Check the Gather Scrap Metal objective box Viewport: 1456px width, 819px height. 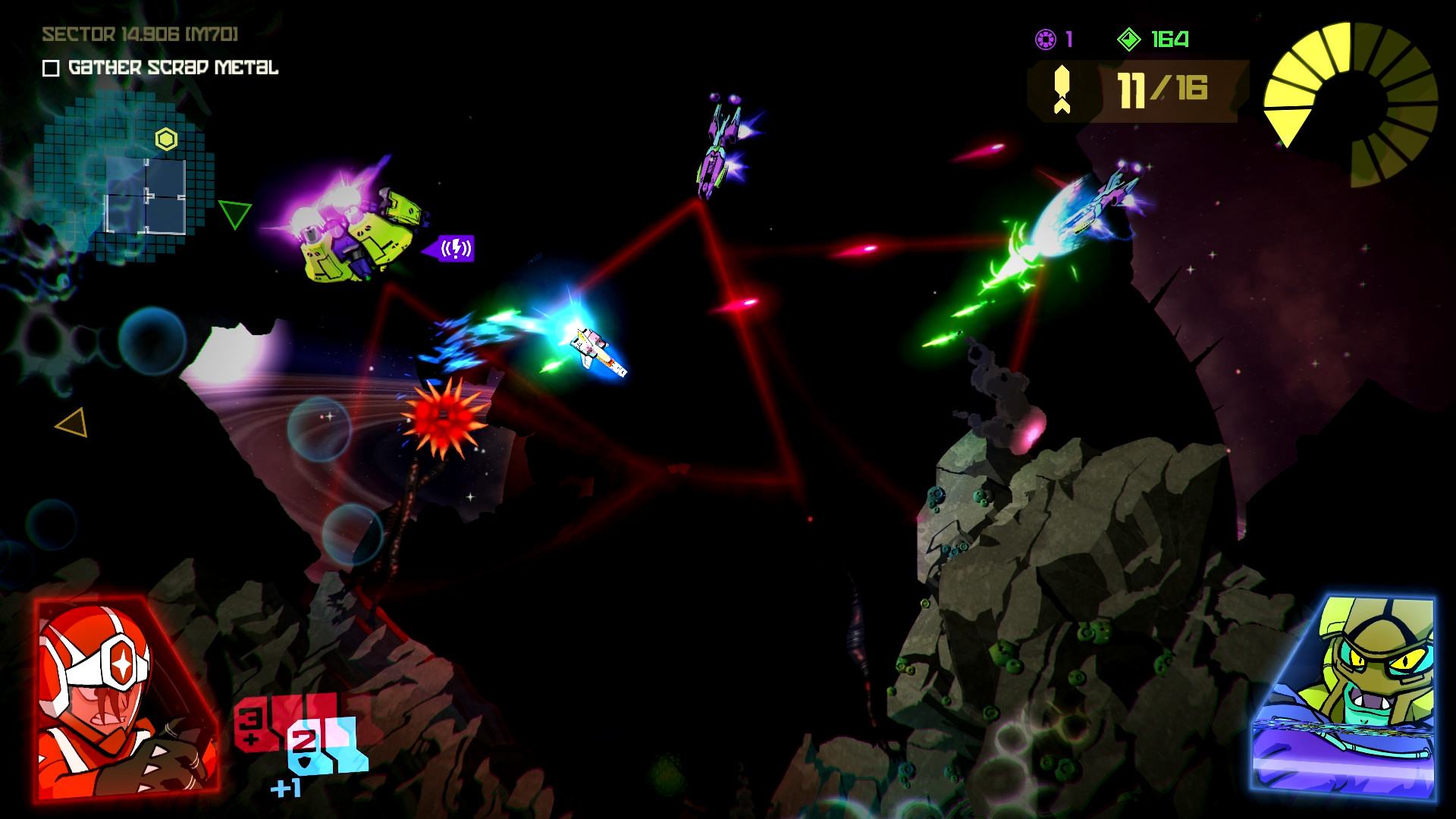pyautogui.click(x=50, y=70)
